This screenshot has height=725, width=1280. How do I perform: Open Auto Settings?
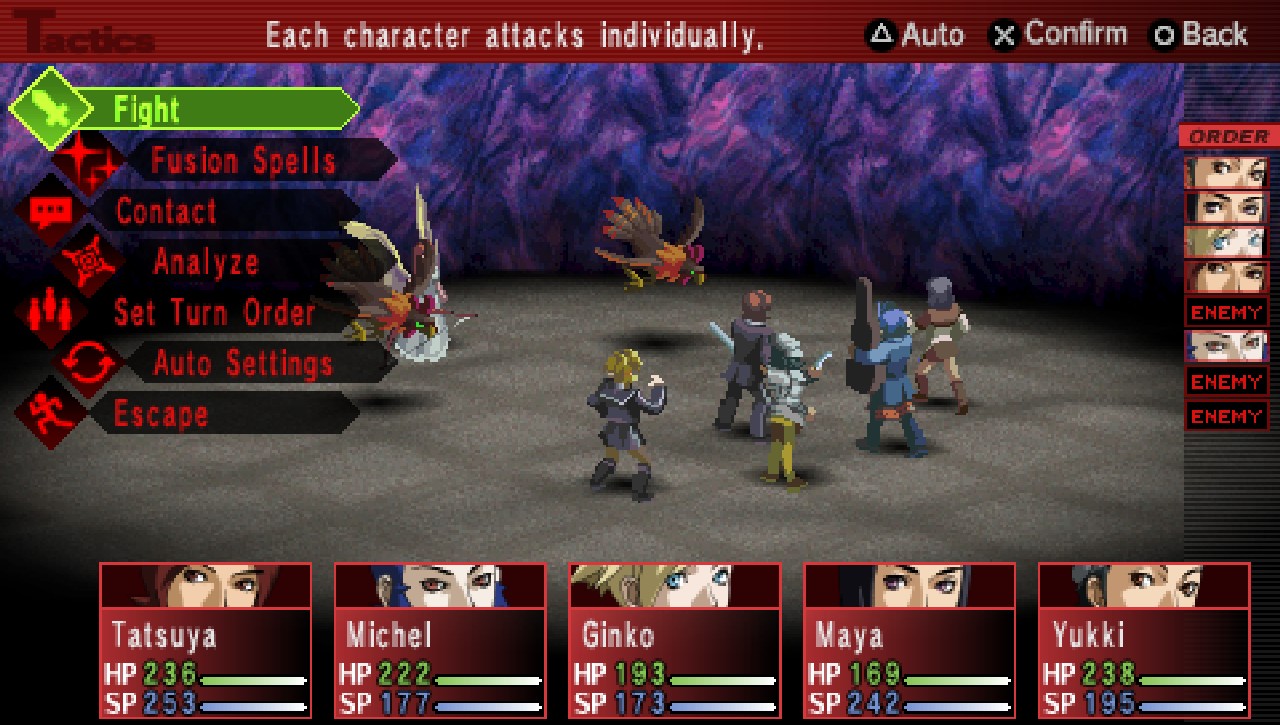point(243,363)
